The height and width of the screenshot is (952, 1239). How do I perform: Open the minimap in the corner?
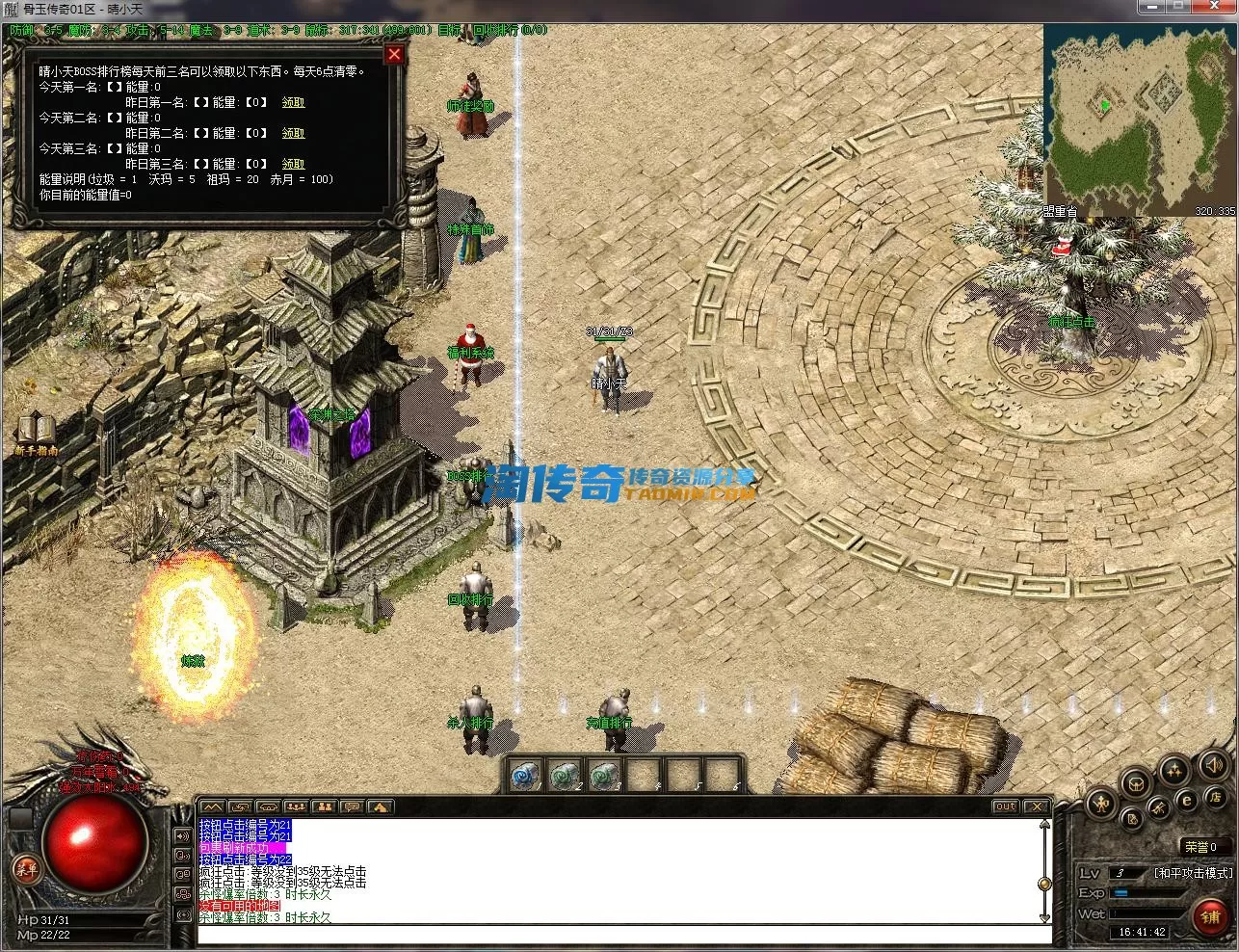pos(1140,119)
